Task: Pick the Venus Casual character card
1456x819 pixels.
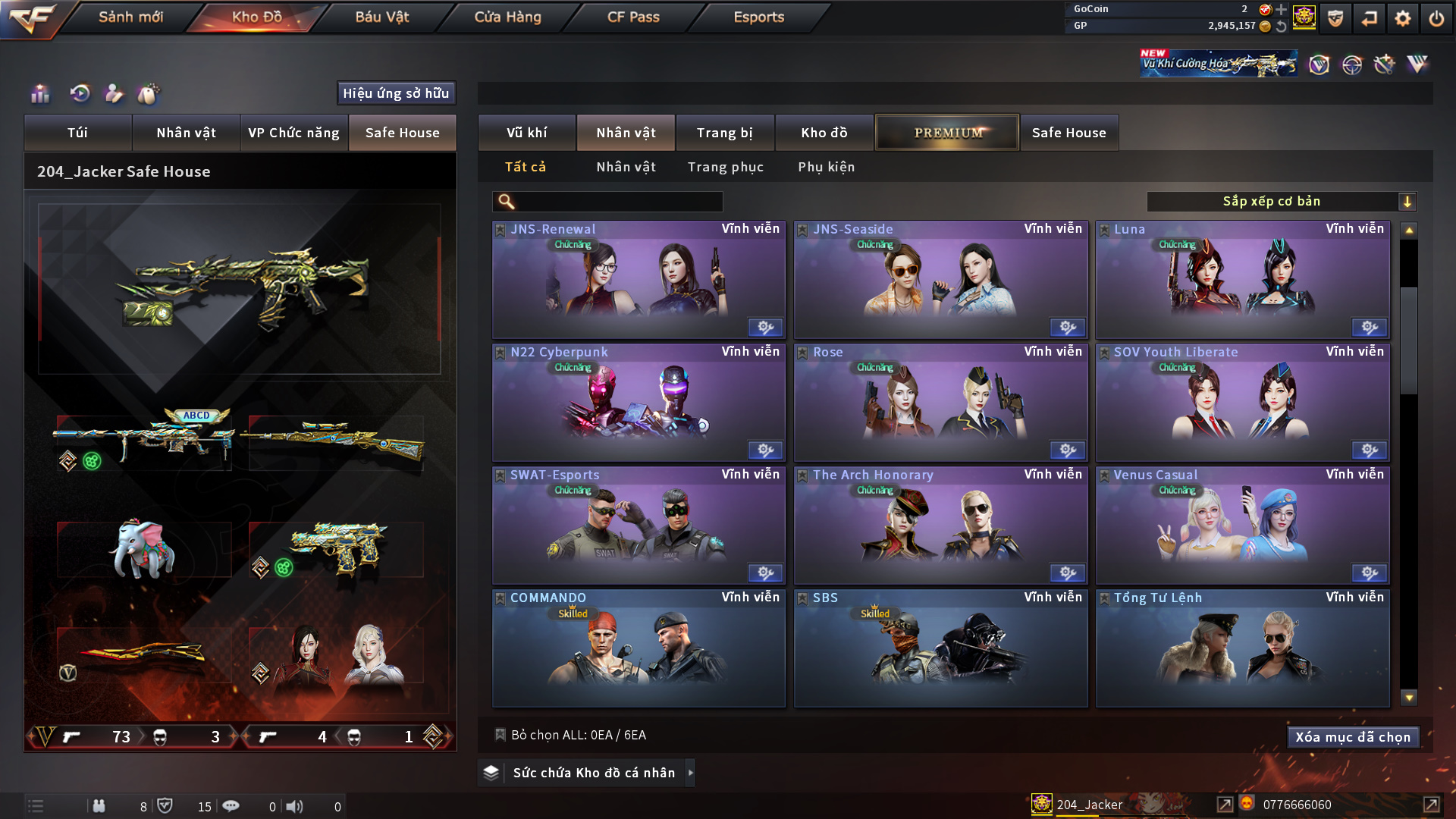Action: pos(1242,526)
